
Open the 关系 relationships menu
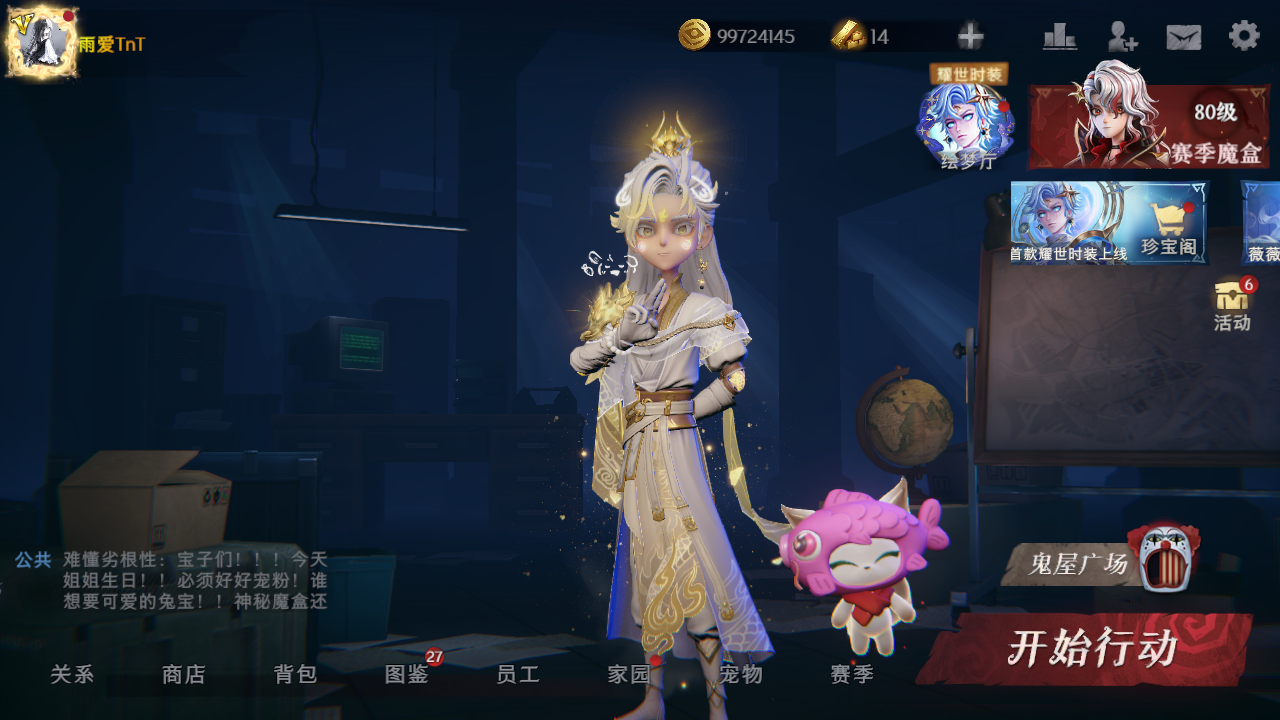pyautogui.click(x=72, y=675)
